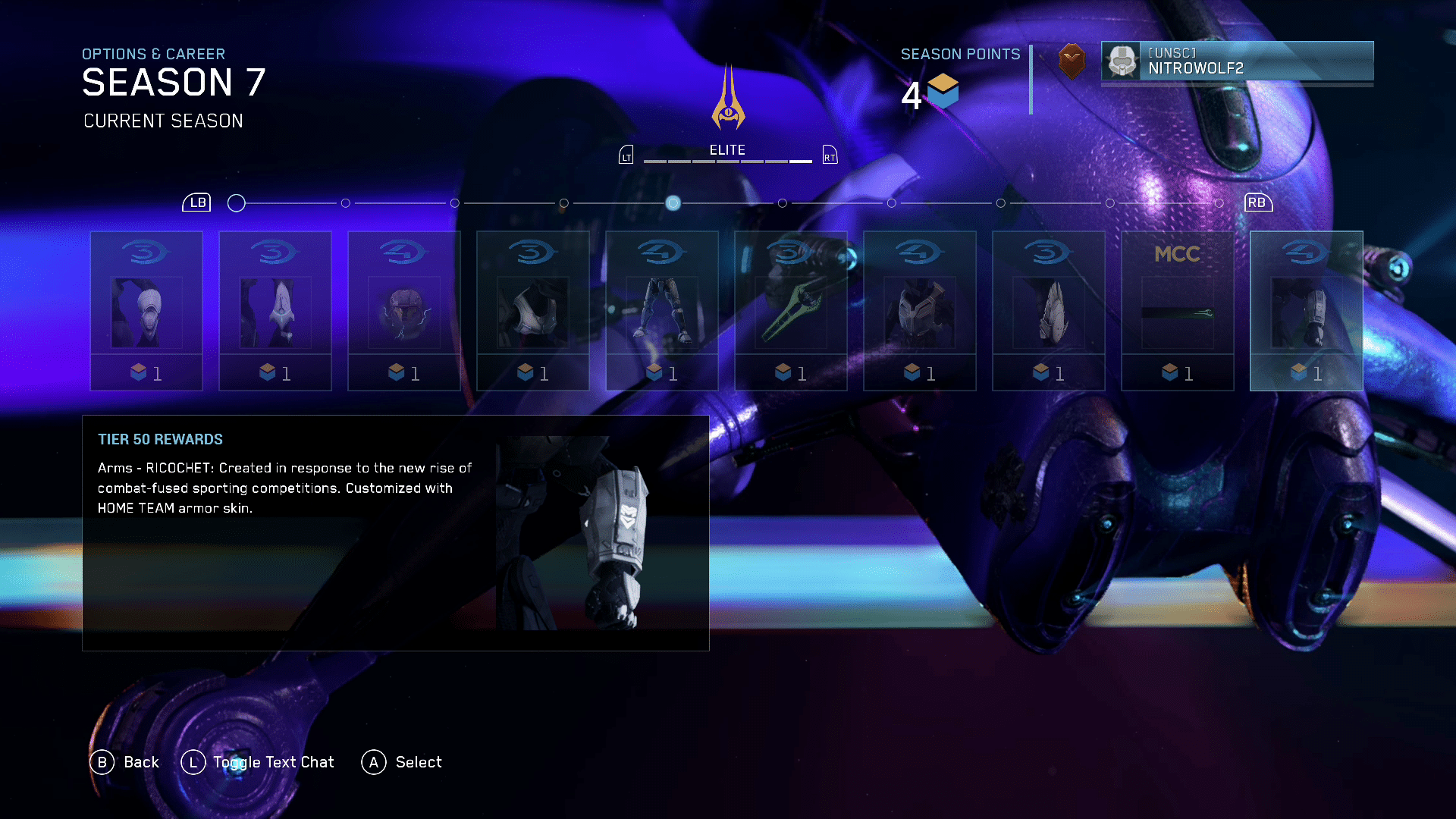Click the ELITE category header

[x=727, y=150]
